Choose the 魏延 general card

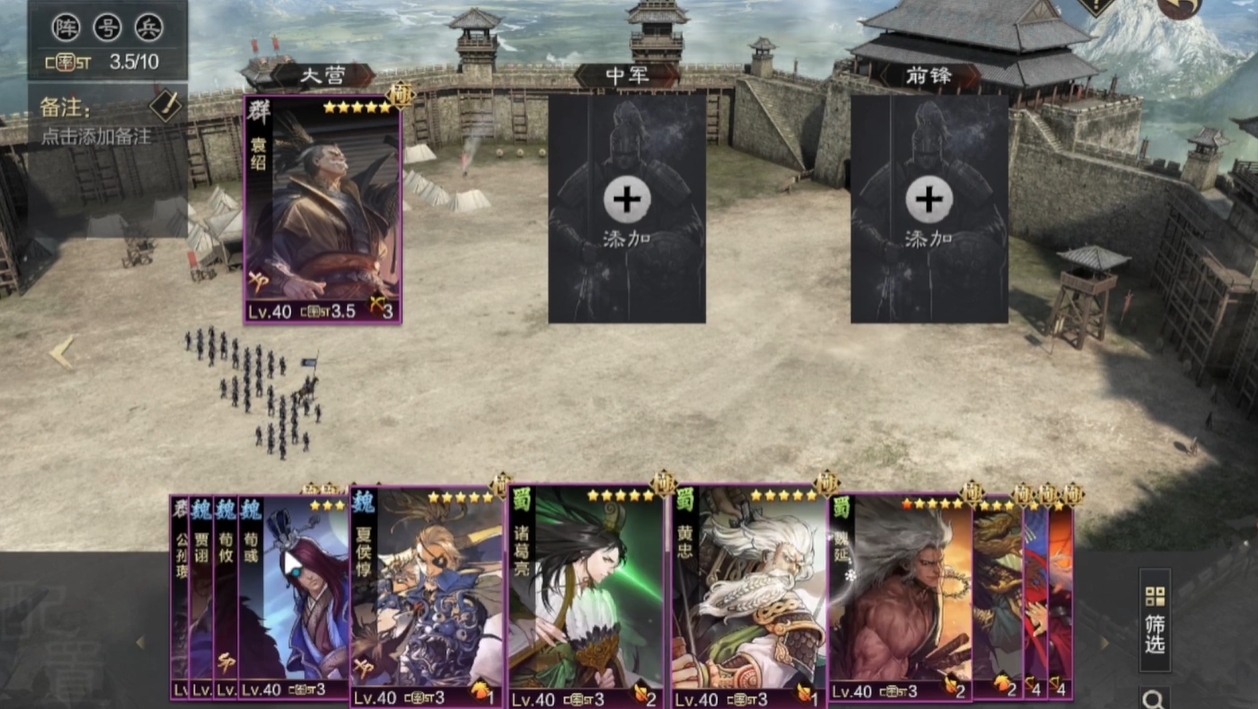coord(900,600)
